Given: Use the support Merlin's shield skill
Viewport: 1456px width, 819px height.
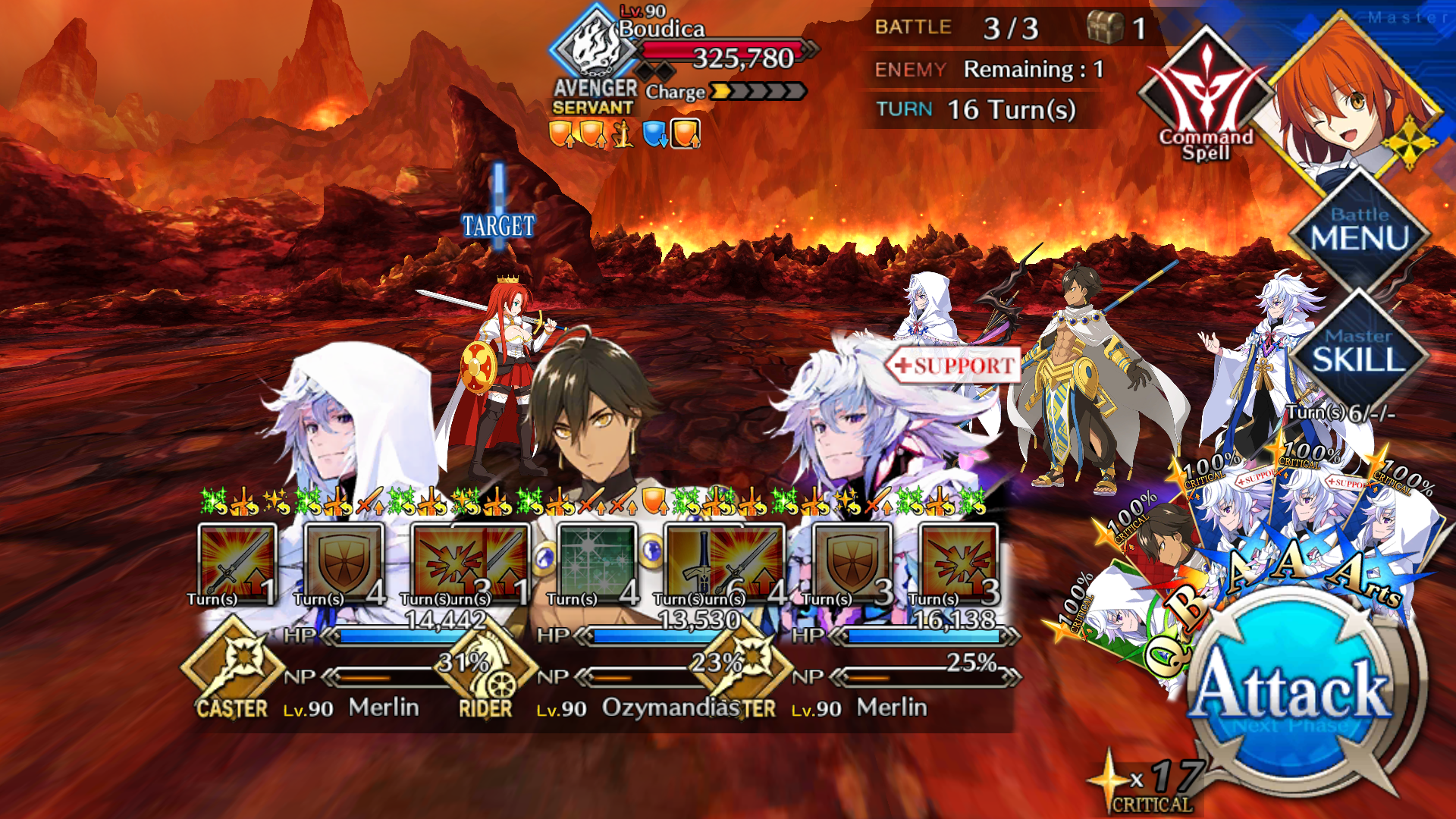Looking at the screenshot, I should [x=851, y=565].
